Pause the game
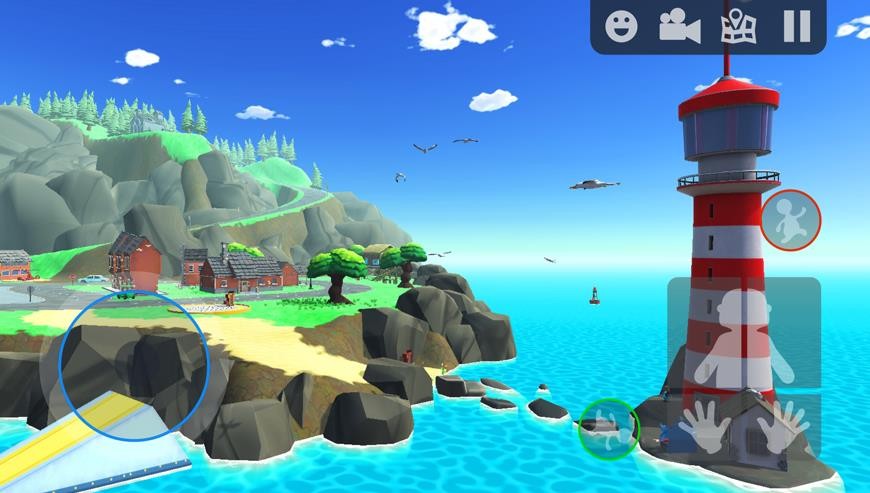Screen dimensions: 870x493 [796, 26]
